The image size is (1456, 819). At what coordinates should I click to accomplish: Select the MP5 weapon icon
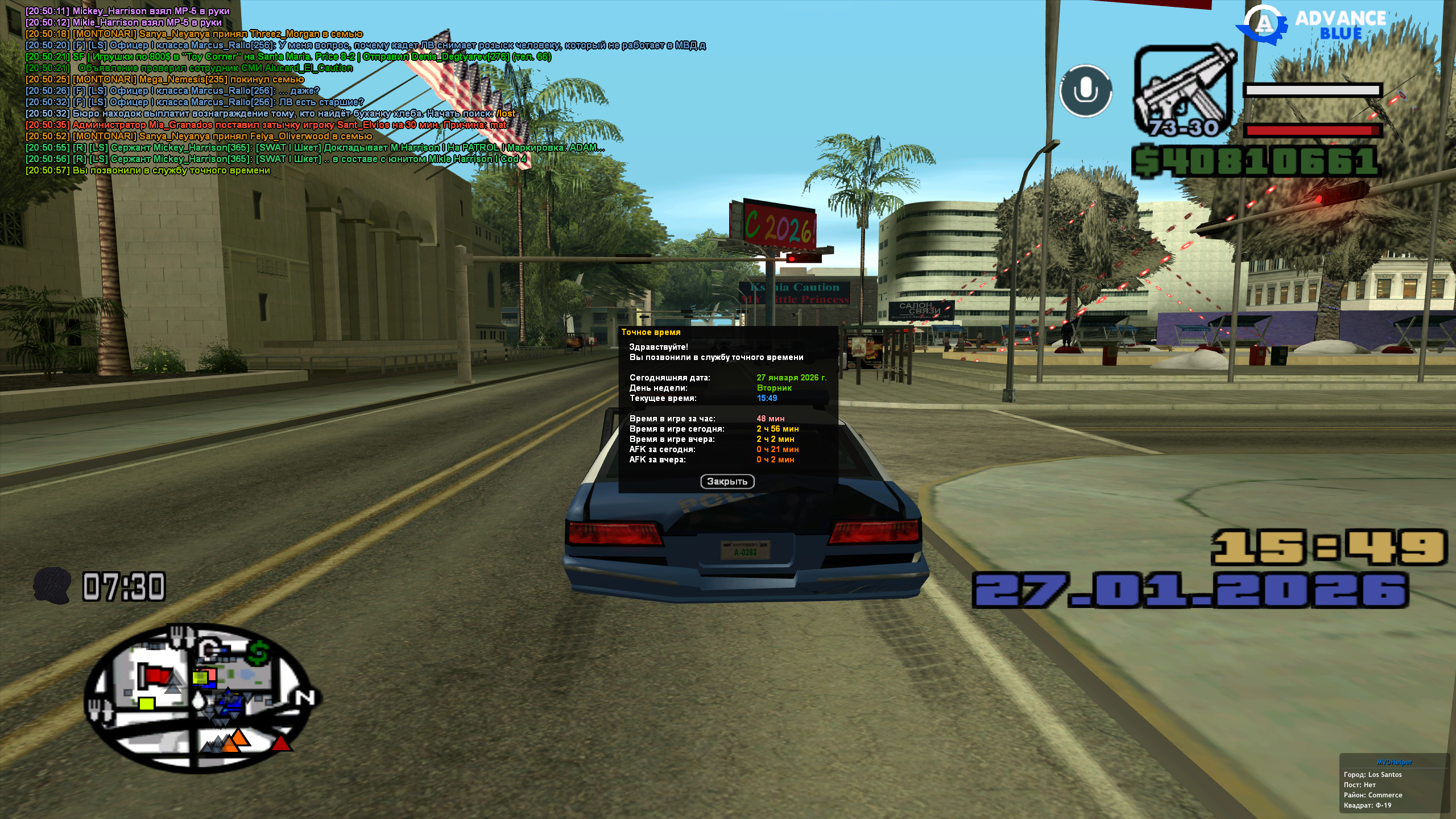(x=1184, y=91)
